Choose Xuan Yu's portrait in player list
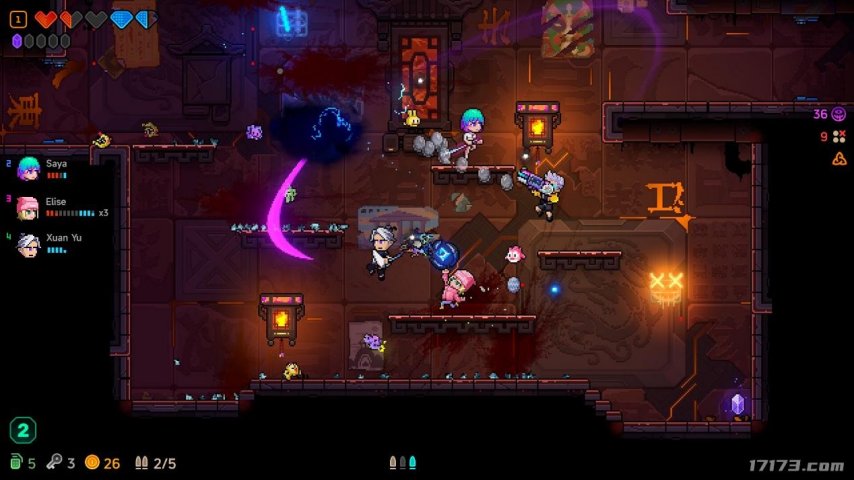Screen dimensions: 854x480 28,244
